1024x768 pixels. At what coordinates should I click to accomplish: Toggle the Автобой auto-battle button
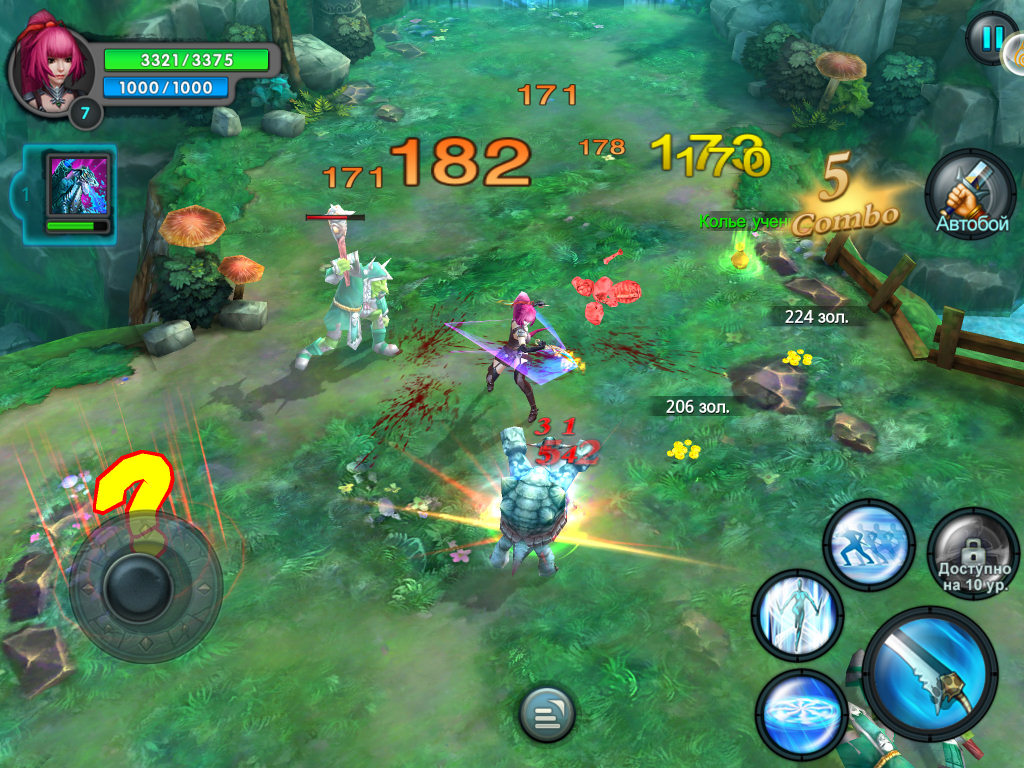pos(971,194)
